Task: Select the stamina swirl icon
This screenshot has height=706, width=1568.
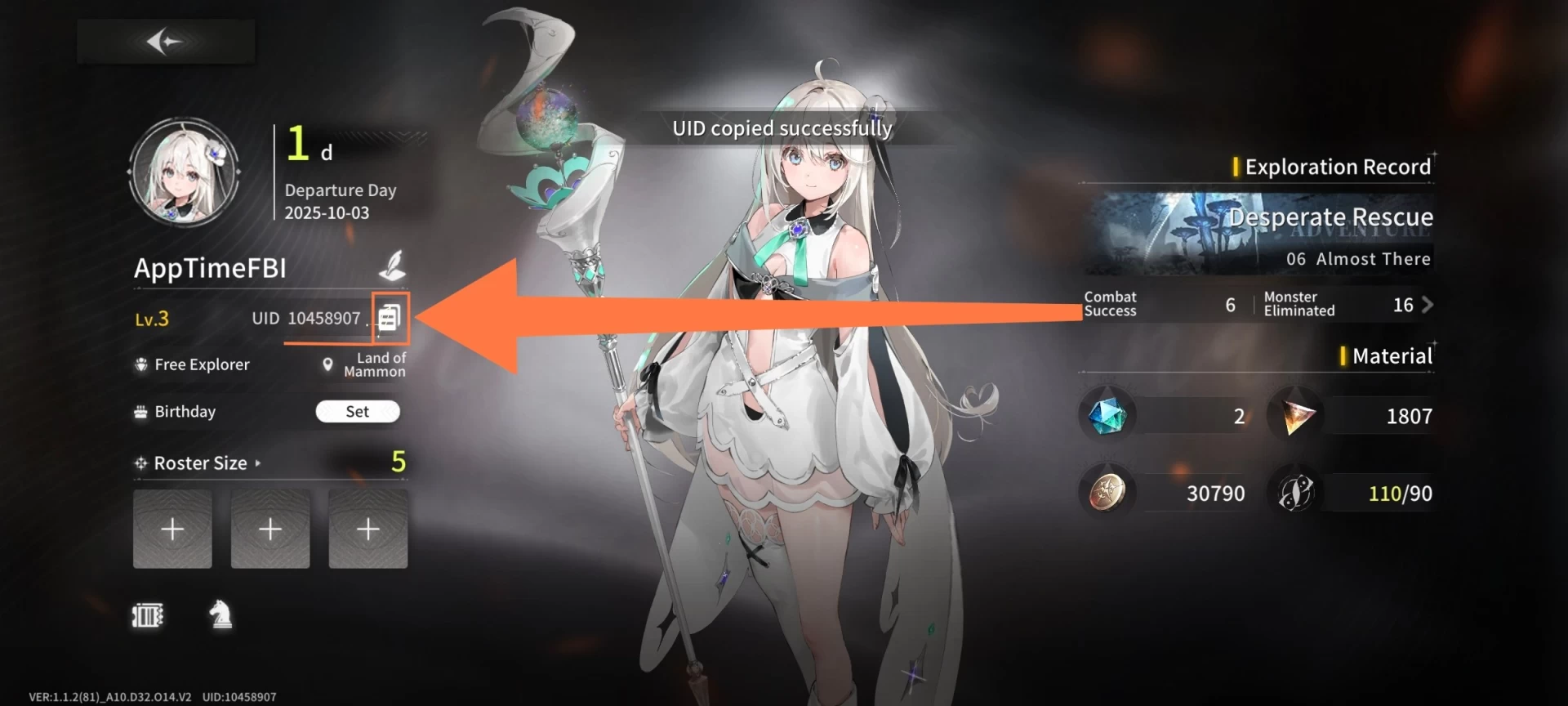Action: click(1297, 493)
